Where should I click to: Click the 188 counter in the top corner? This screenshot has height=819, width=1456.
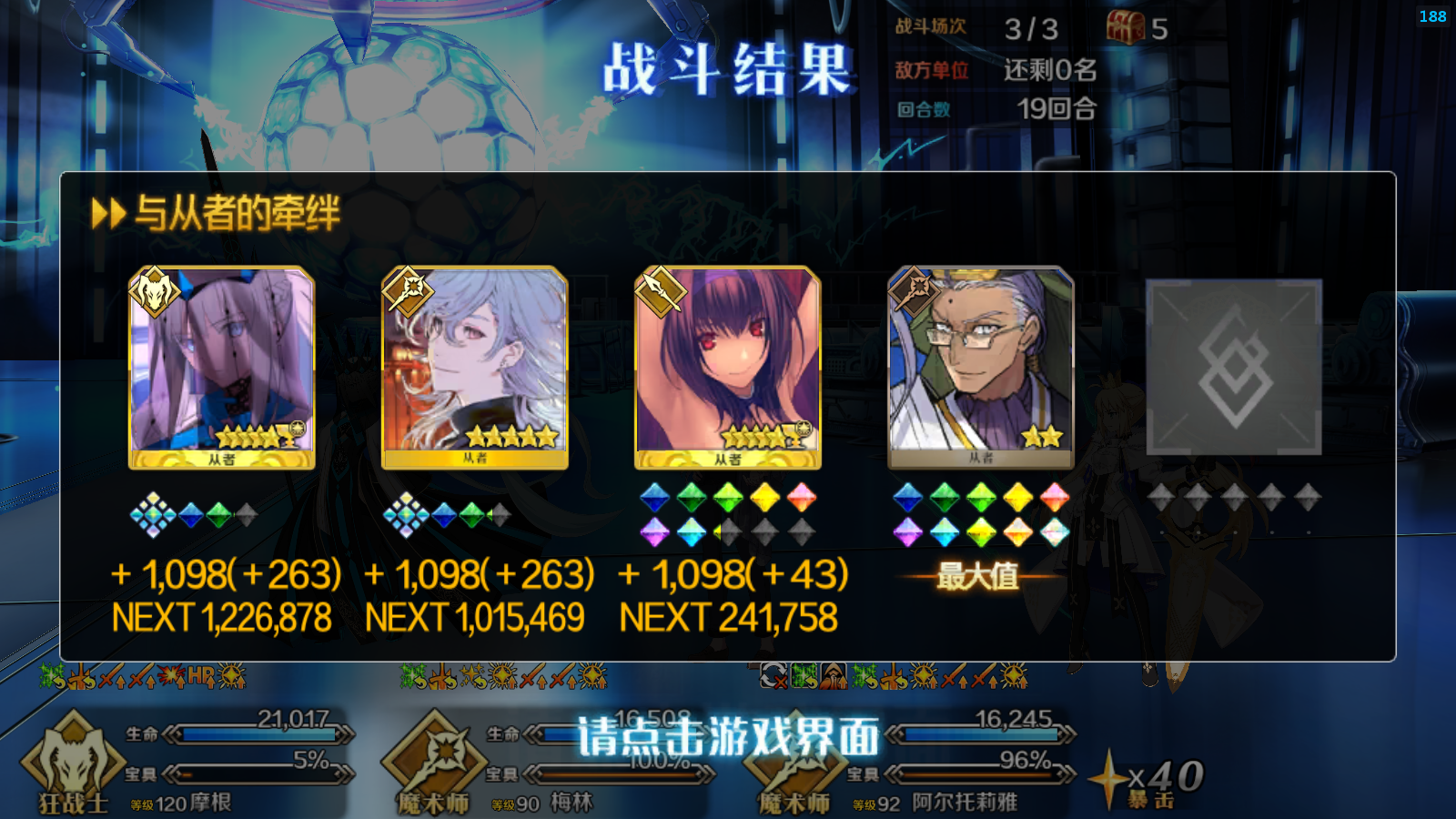pos(1435,15)
